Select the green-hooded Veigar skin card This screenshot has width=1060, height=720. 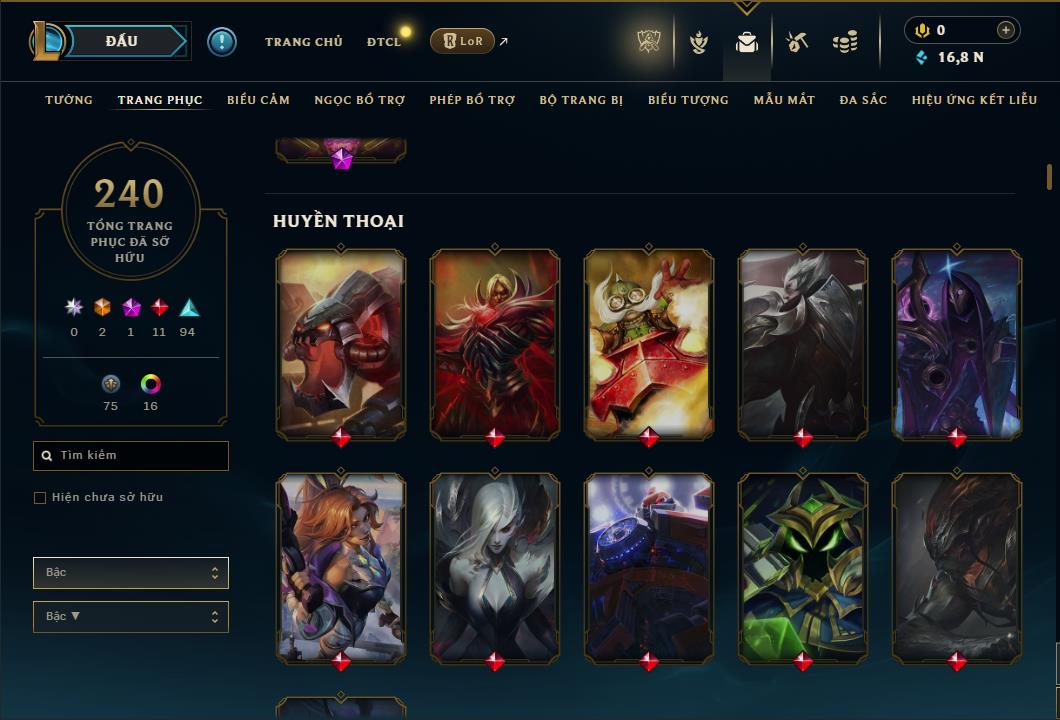point(803,565)
